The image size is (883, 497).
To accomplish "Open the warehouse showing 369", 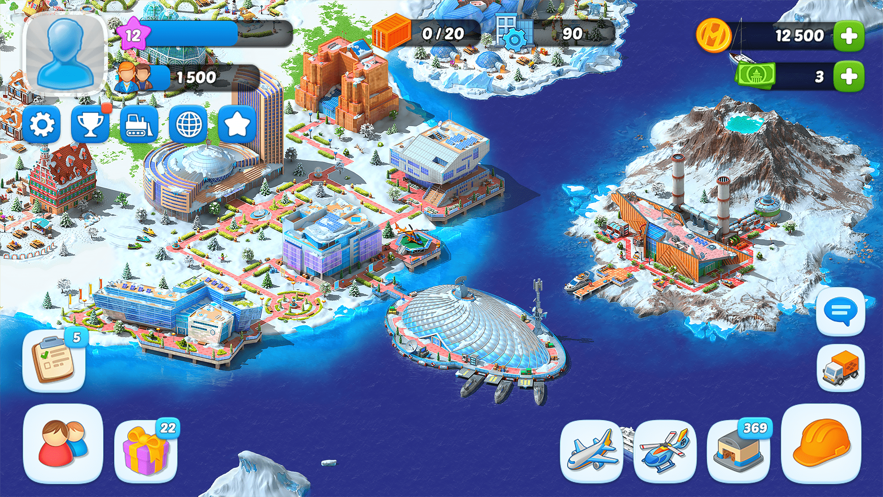I will (738, 451).
